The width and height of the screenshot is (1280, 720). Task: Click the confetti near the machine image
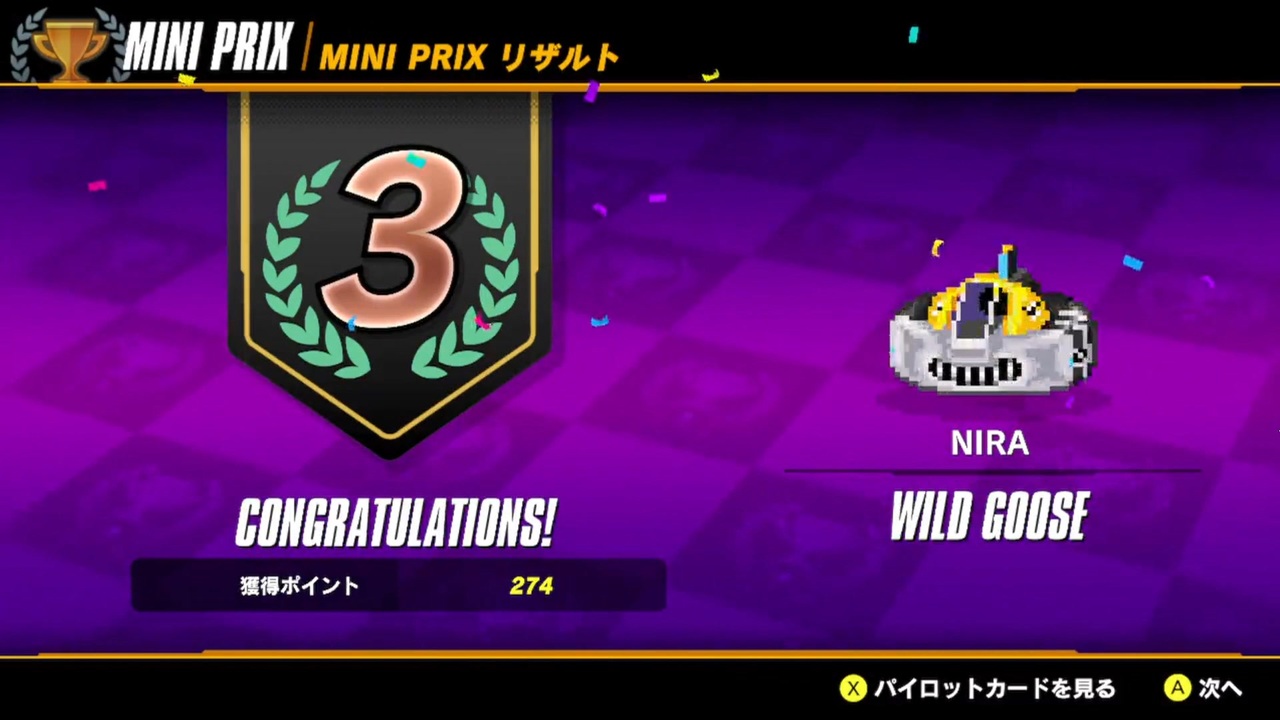[1134, 262]
